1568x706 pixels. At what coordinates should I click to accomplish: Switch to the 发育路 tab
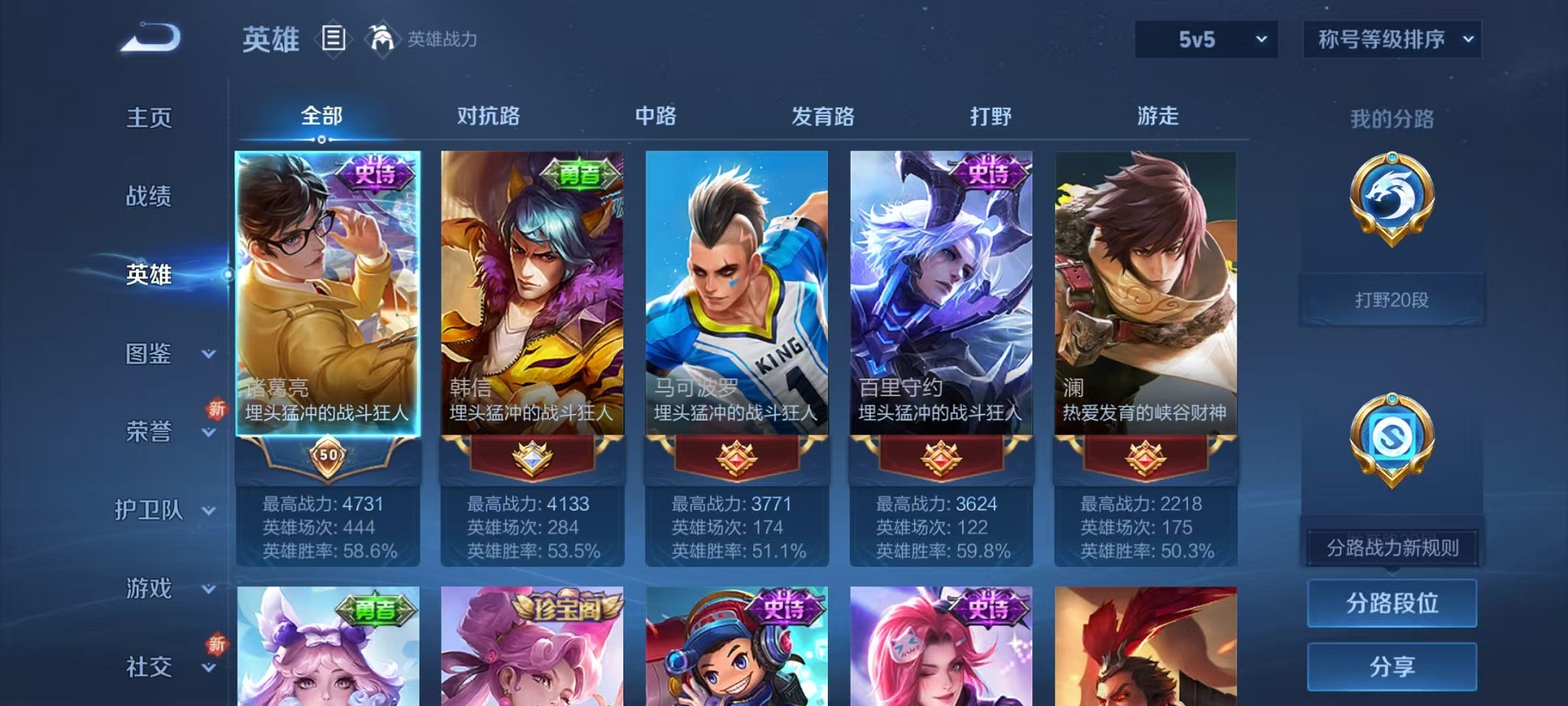click(825, 117)
